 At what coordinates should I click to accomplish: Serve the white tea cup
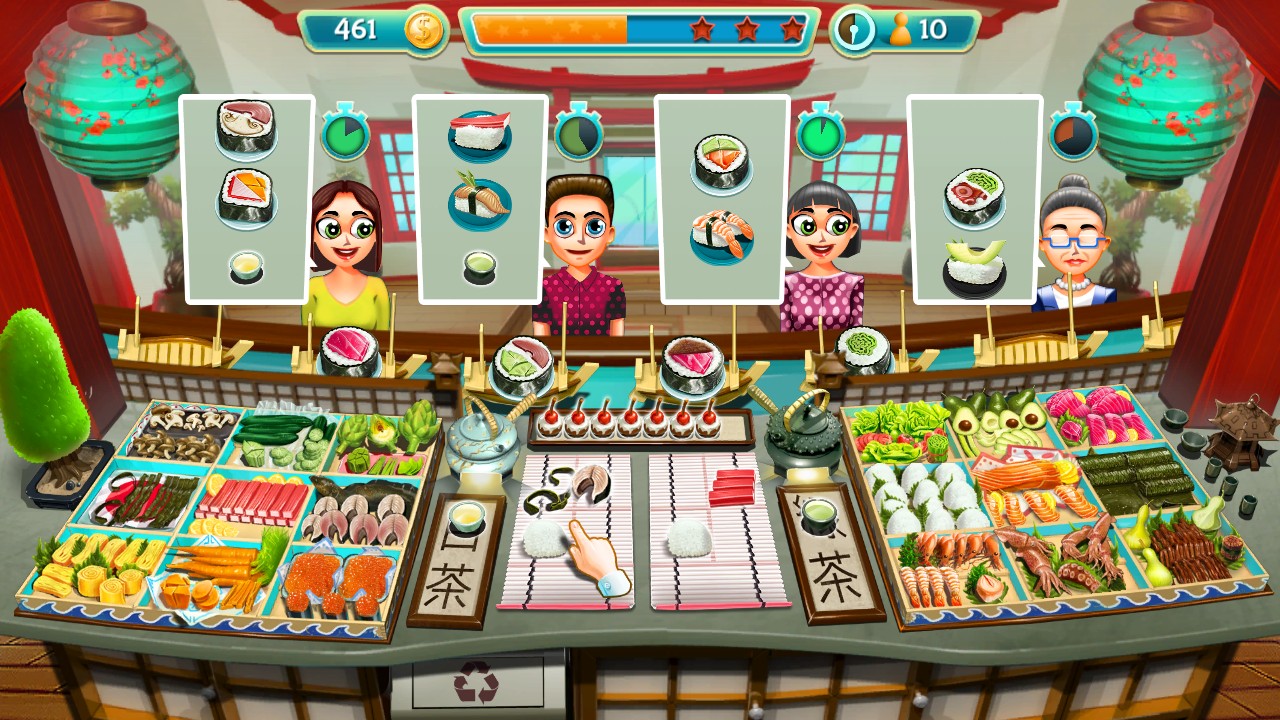466,517
